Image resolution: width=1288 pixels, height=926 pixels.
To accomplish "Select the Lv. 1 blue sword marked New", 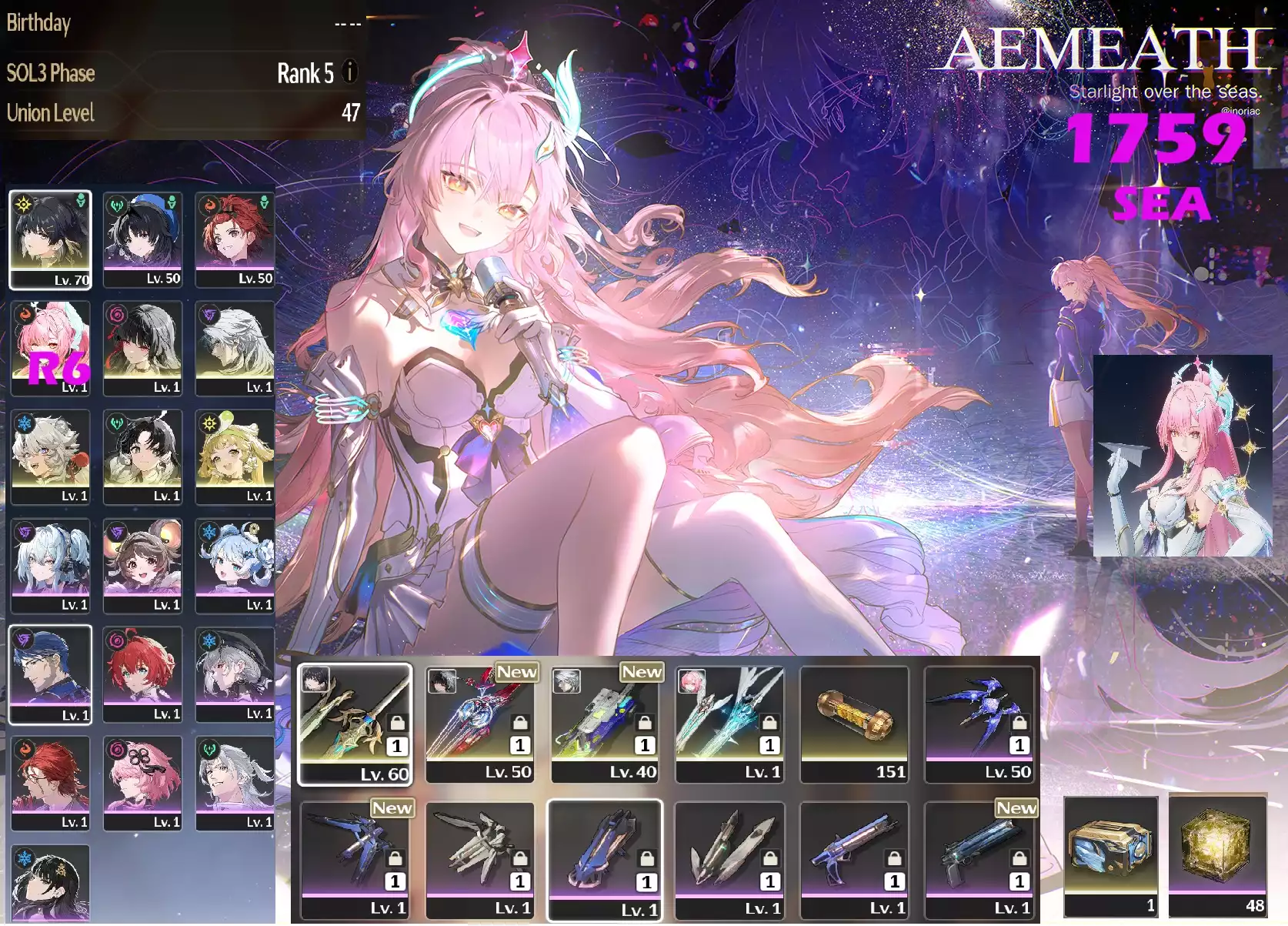I will pos(355,859).
